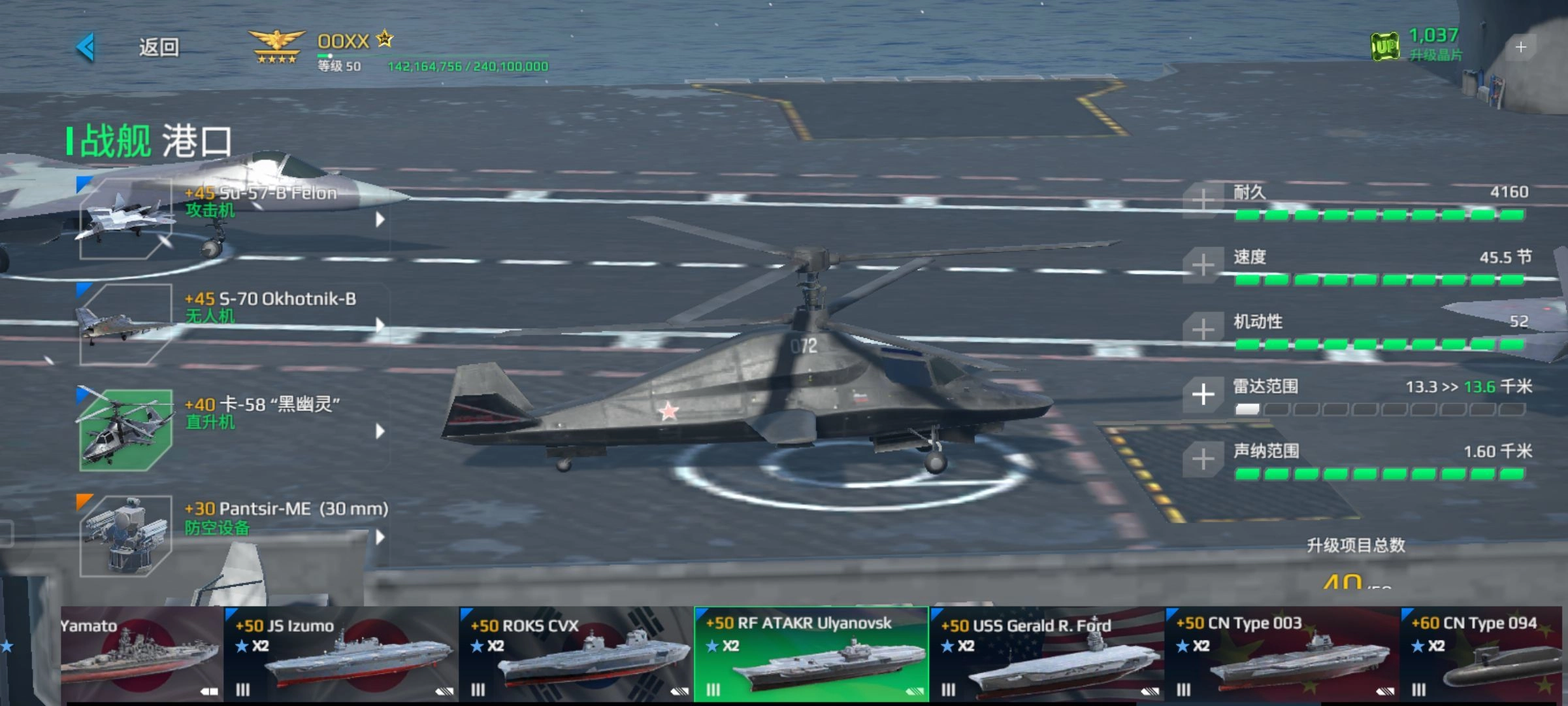Add upgrade chips with the plus button

(1521, 47)
